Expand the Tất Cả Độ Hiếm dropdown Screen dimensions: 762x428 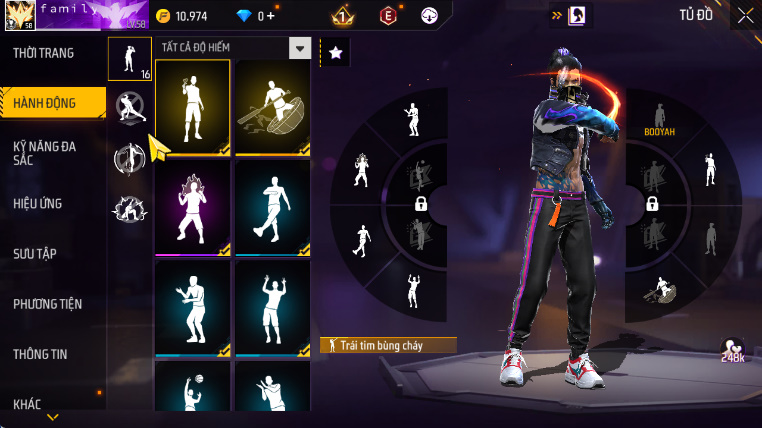pyautogui.click(x=299, y=48)
